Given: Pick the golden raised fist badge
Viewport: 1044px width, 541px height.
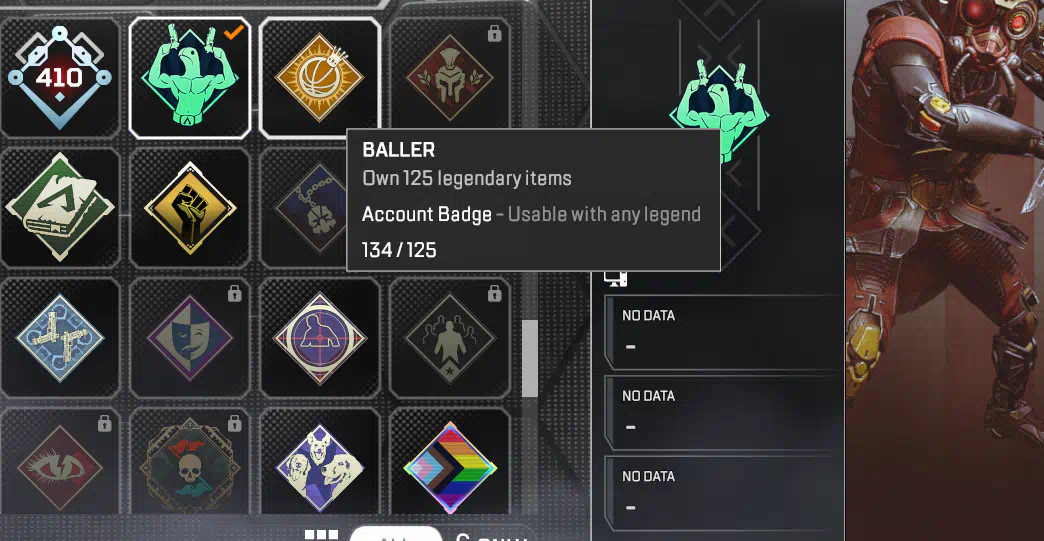Looking at the screenshot, I should [190, 208].
